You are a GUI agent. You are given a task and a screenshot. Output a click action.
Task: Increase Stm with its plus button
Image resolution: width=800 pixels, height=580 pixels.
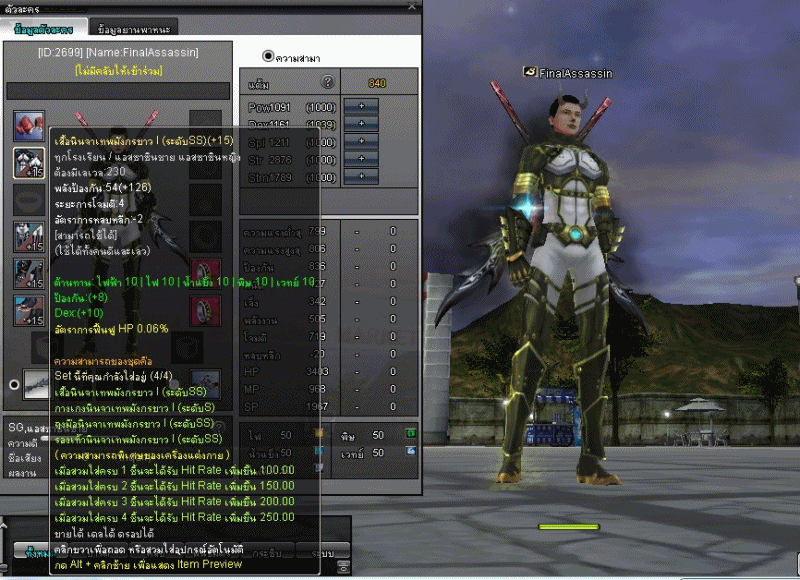(x=361, y=177)
